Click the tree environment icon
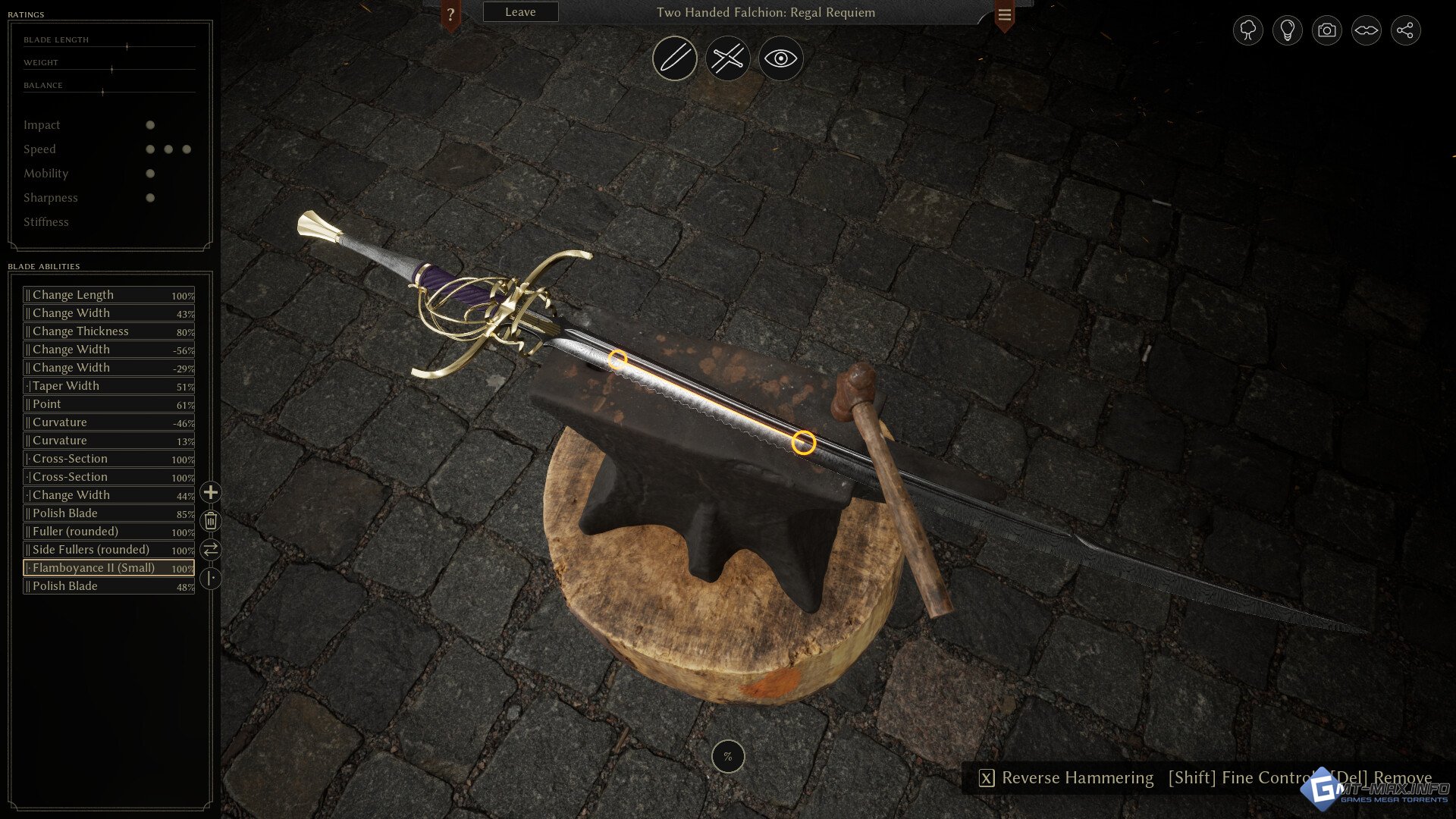 [1247, 30]
